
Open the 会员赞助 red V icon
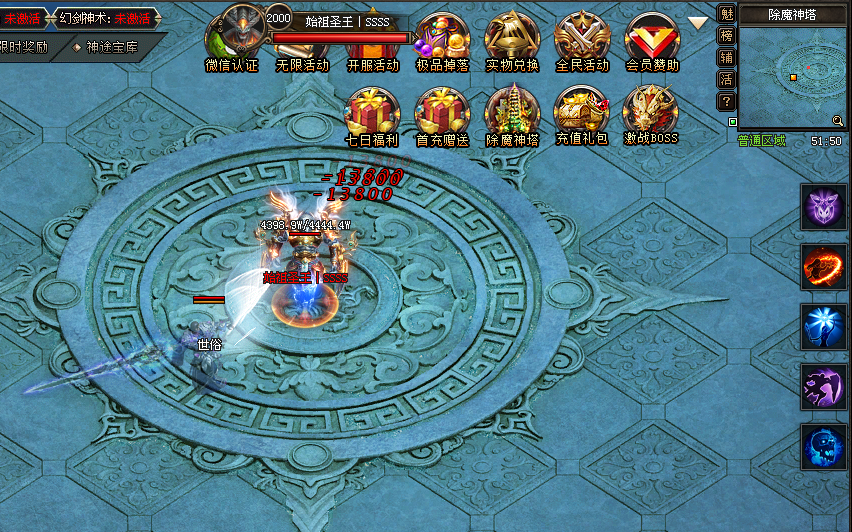(x=652, y=38)
